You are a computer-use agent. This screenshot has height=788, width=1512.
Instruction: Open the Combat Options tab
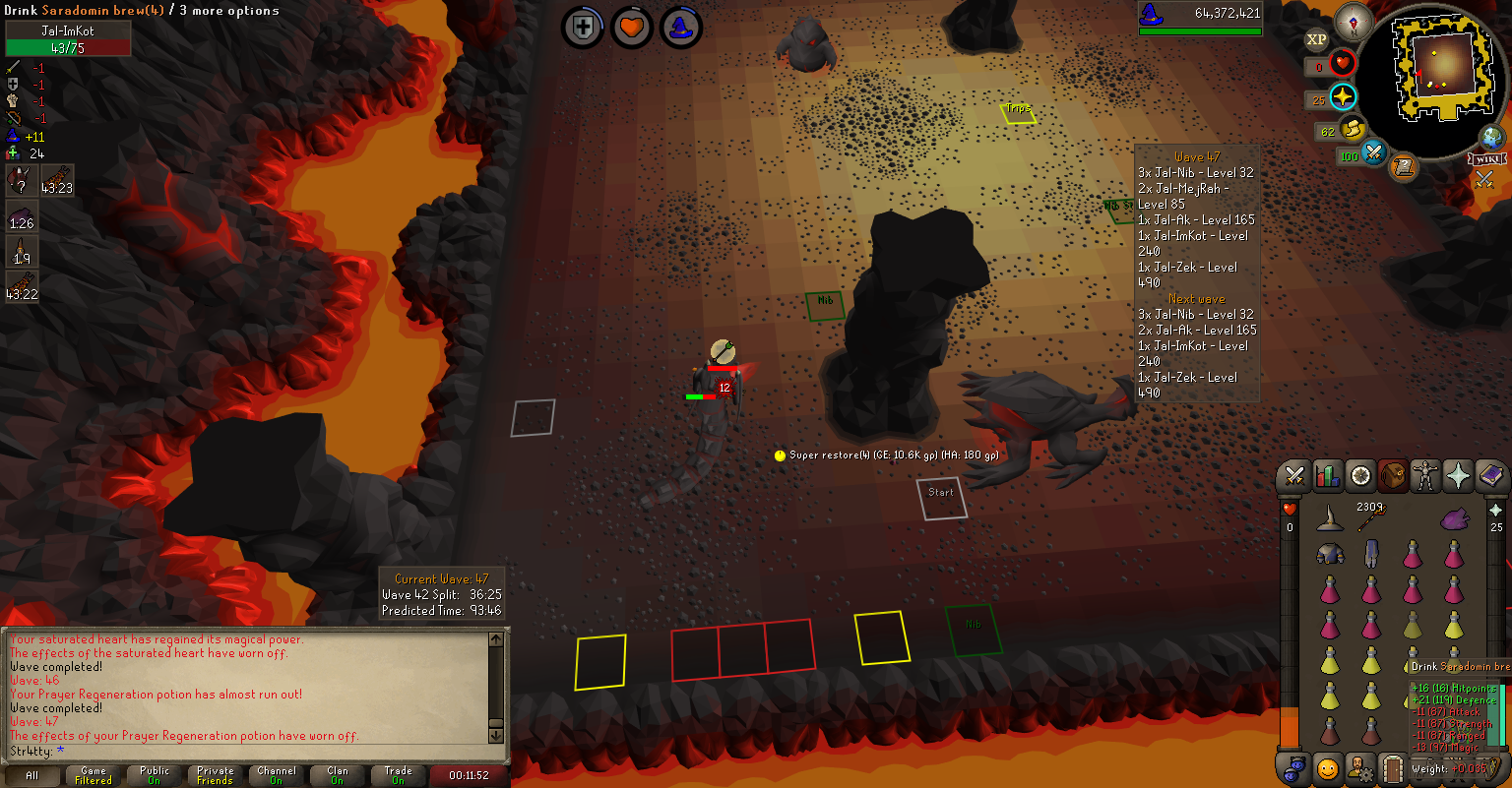1295,476
